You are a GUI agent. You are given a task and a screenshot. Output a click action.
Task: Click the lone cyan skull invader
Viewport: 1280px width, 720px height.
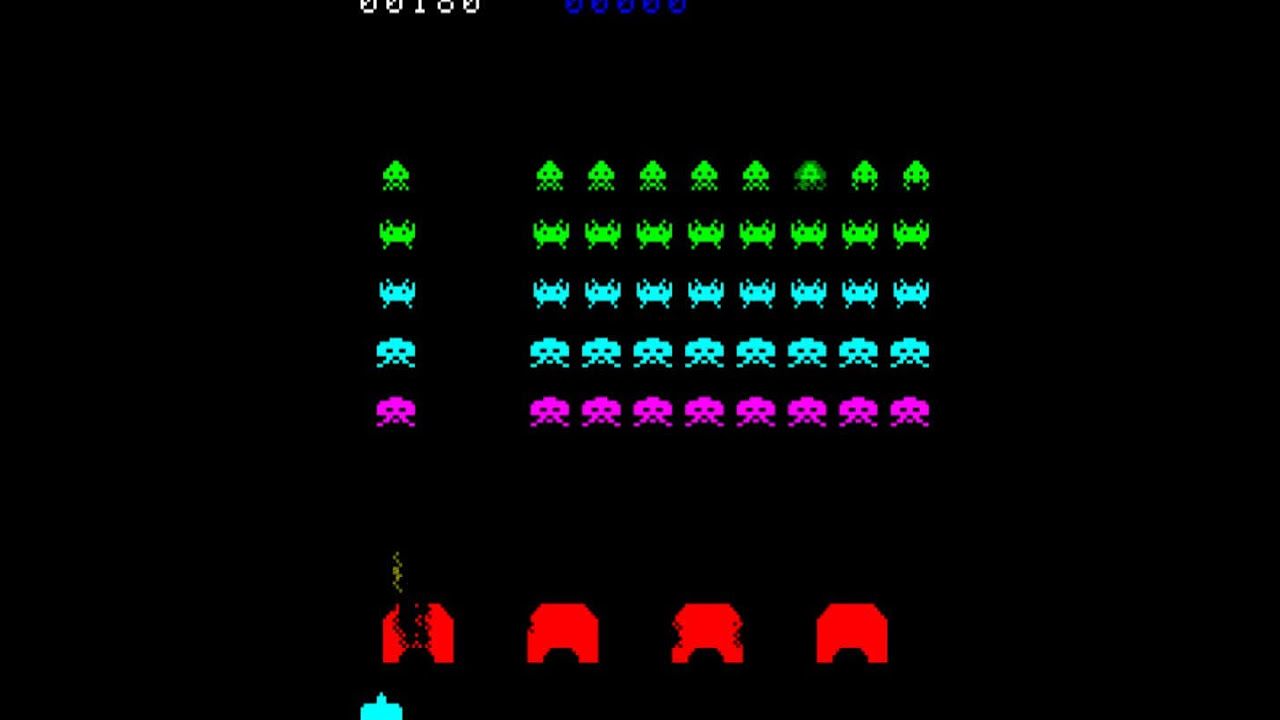click(x=397, y=352)
